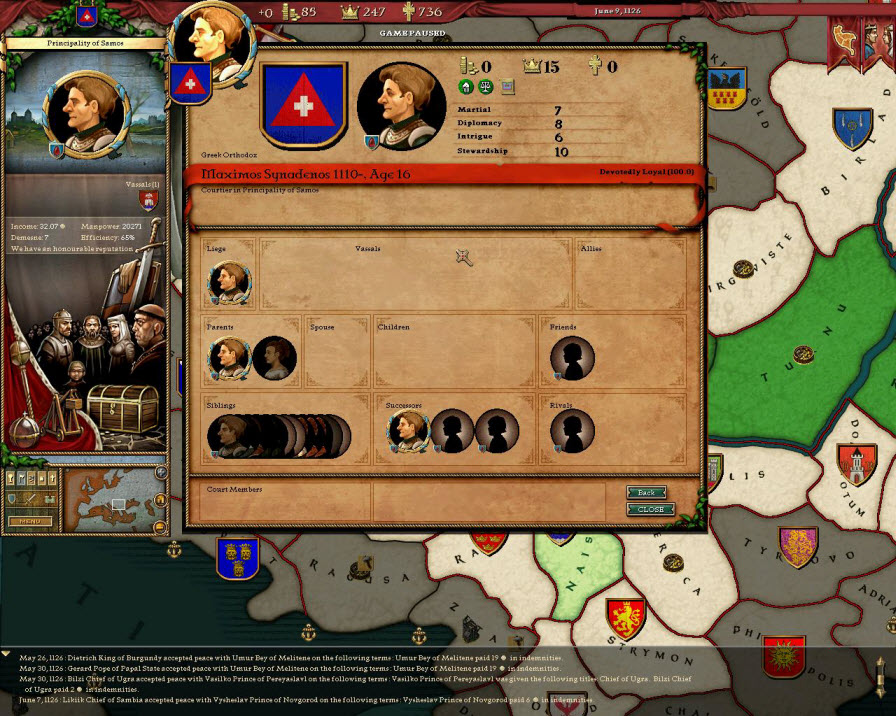
Task: Open the game MENU button
Action: pyautogui.click(x=30, y=521)
